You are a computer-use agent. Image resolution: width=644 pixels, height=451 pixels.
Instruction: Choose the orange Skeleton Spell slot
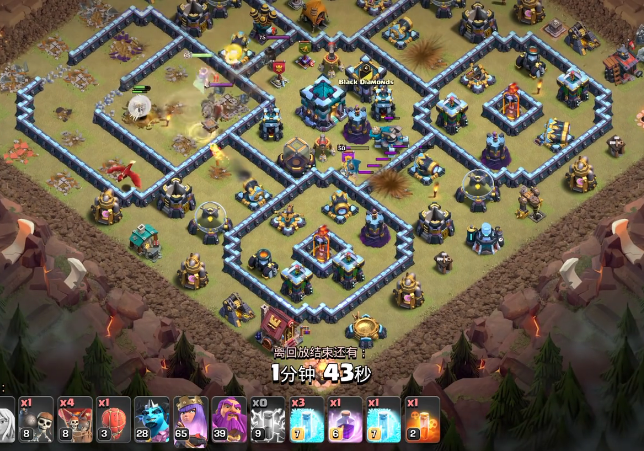point(419,420)
